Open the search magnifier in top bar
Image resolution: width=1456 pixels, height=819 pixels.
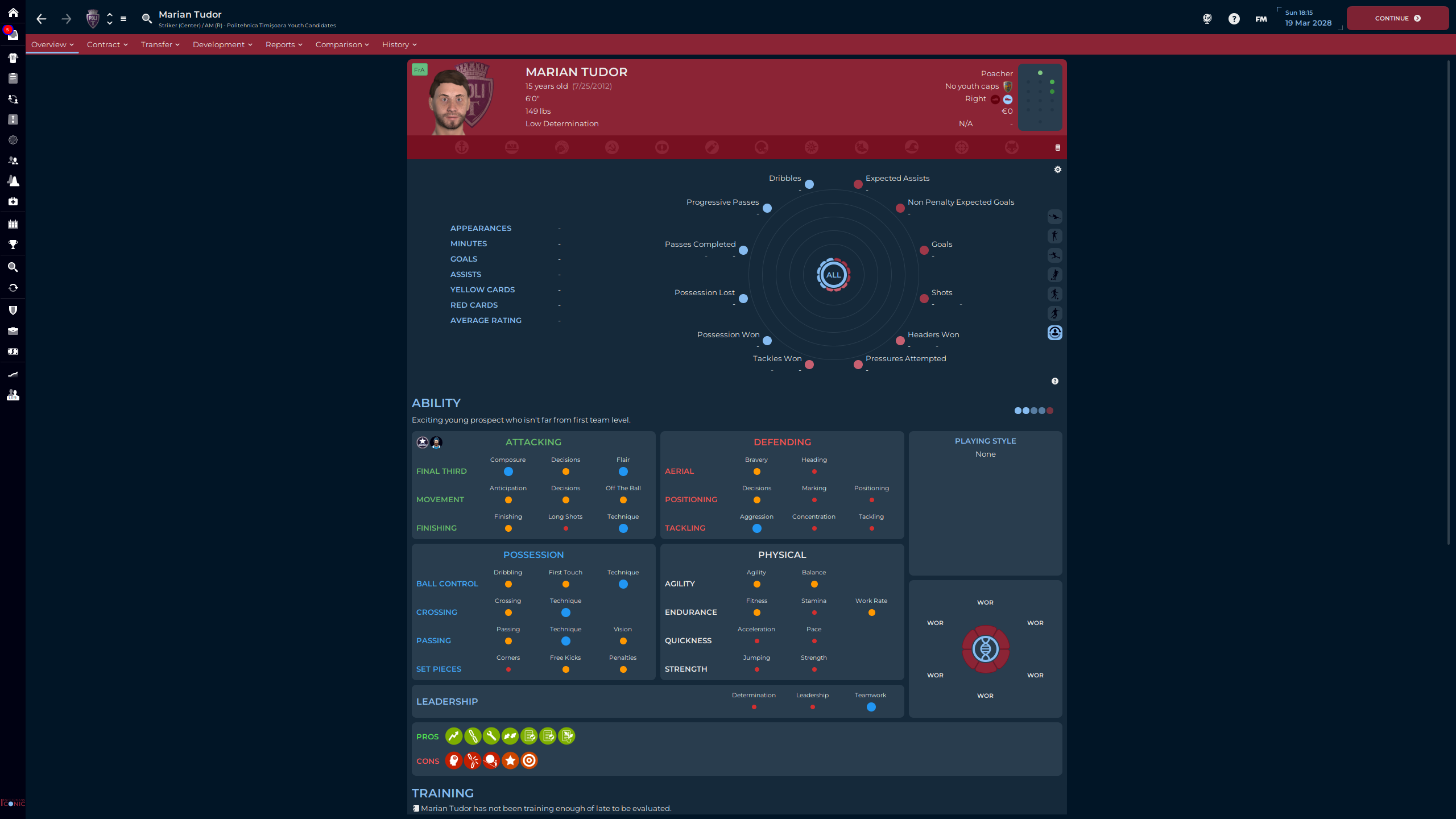coord(147,19)
